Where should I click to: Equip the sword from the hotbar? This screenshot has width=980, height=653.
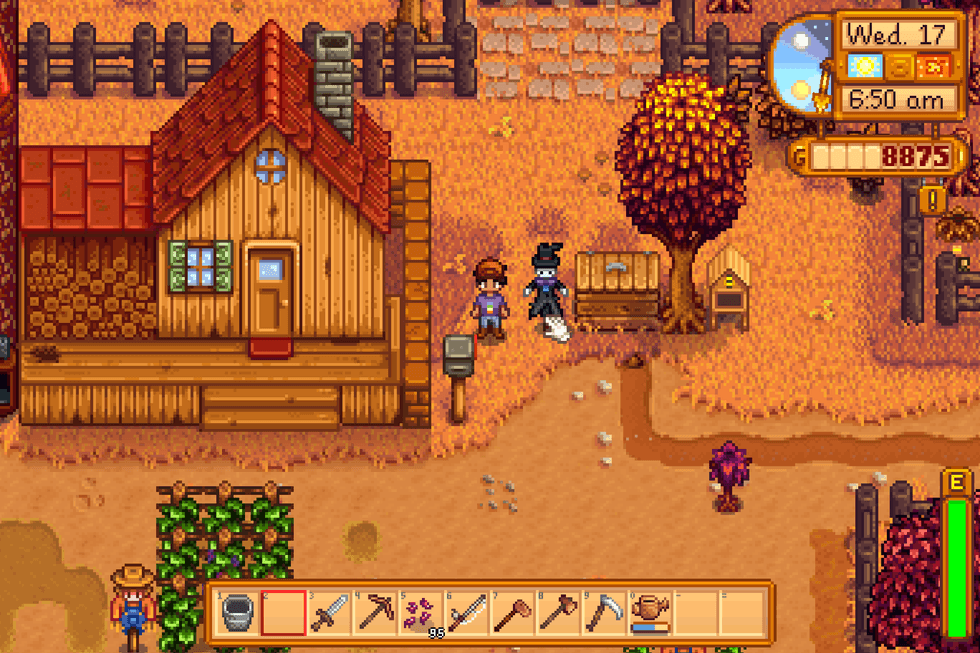tap(329, 612)
